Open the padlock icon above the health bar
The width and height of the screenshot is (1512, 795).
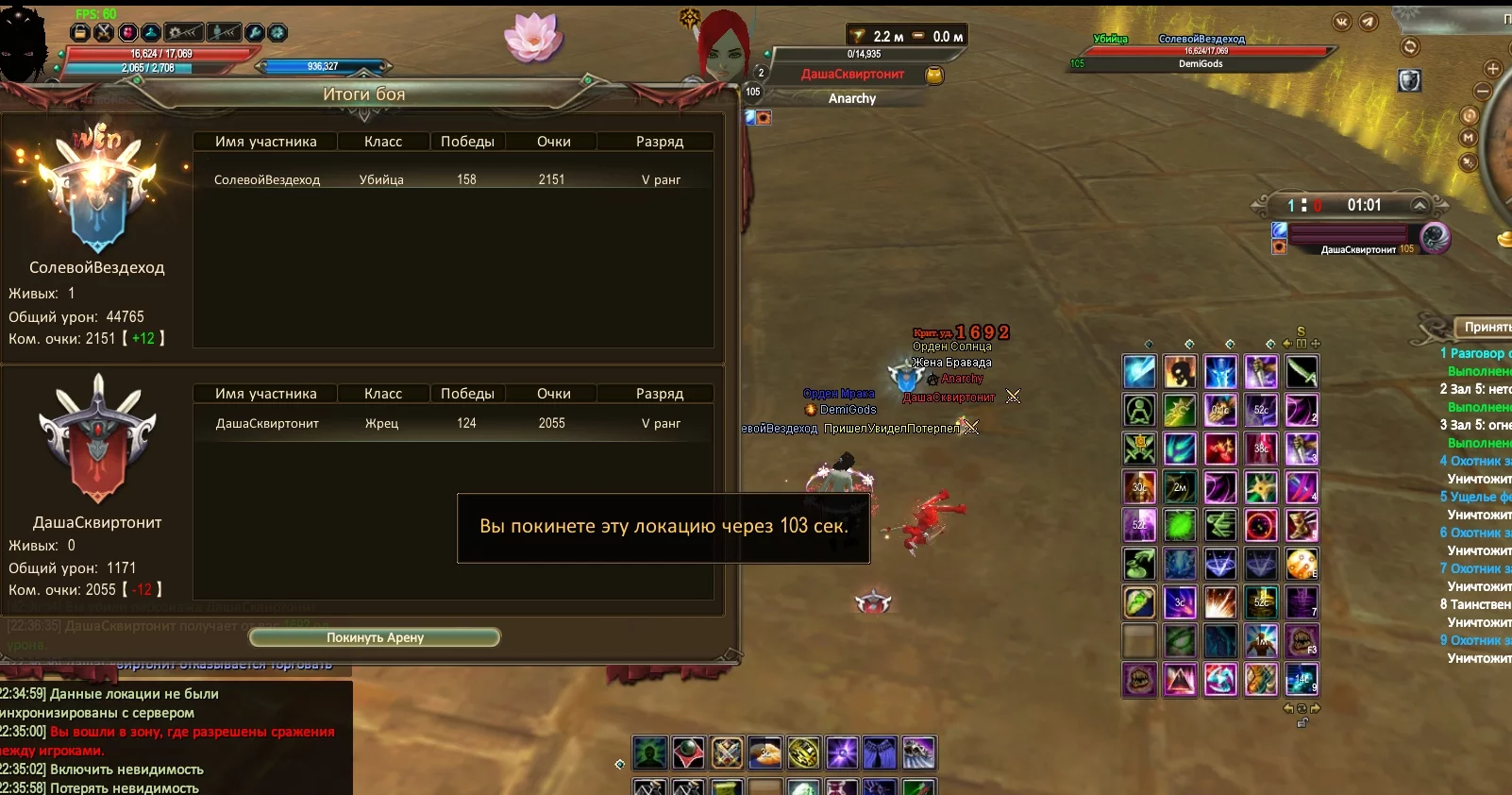(80, 33)
